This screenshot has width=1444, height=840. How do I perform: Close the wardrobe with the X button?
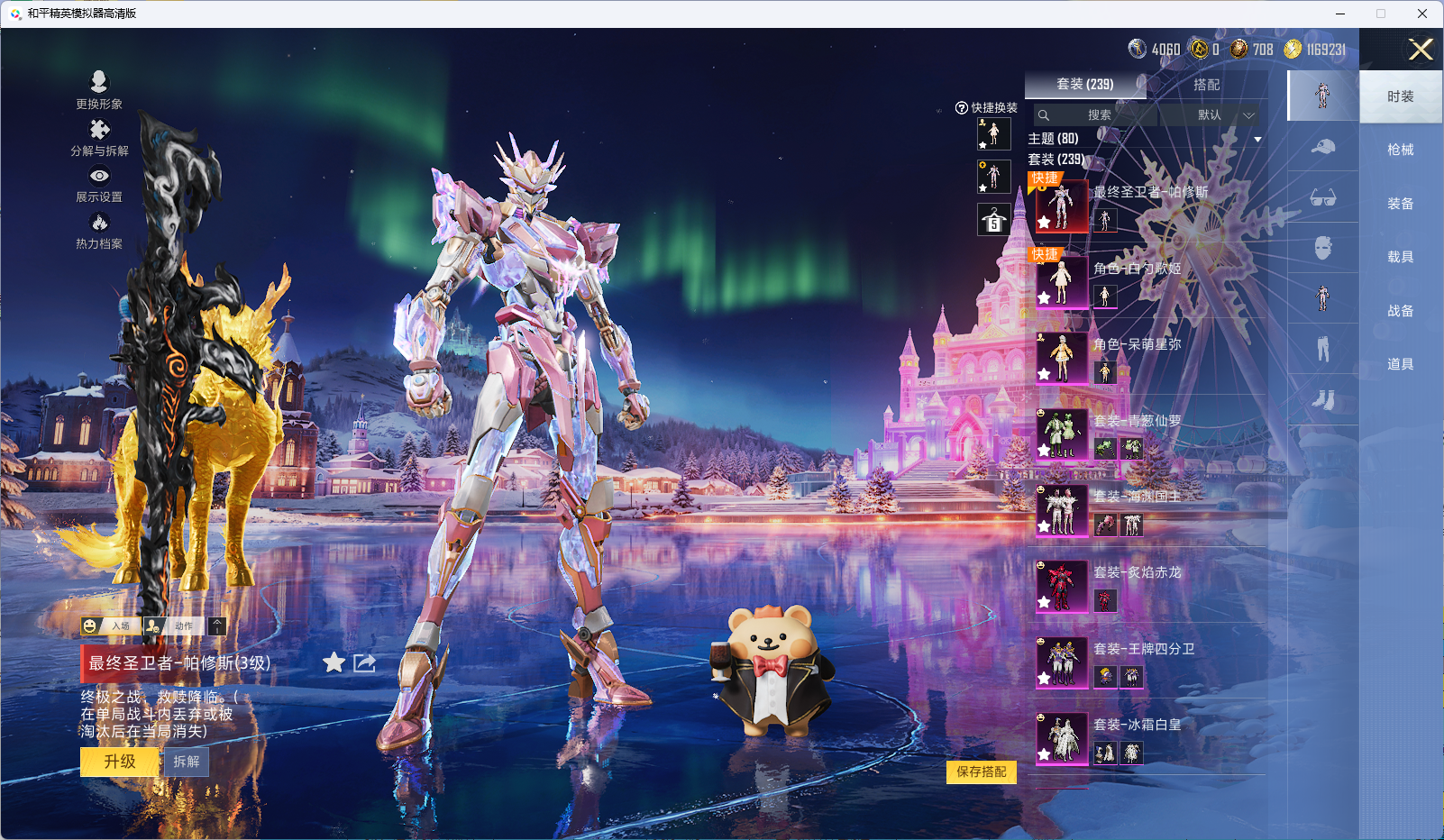(x=1421, y=50)
